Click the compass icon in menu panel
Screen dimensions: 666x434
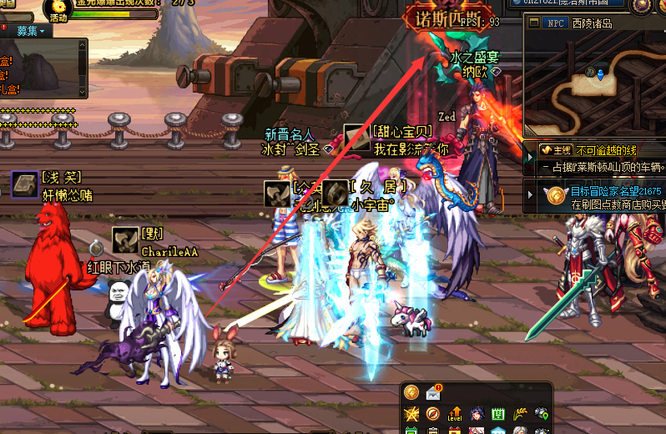(432, 414)
